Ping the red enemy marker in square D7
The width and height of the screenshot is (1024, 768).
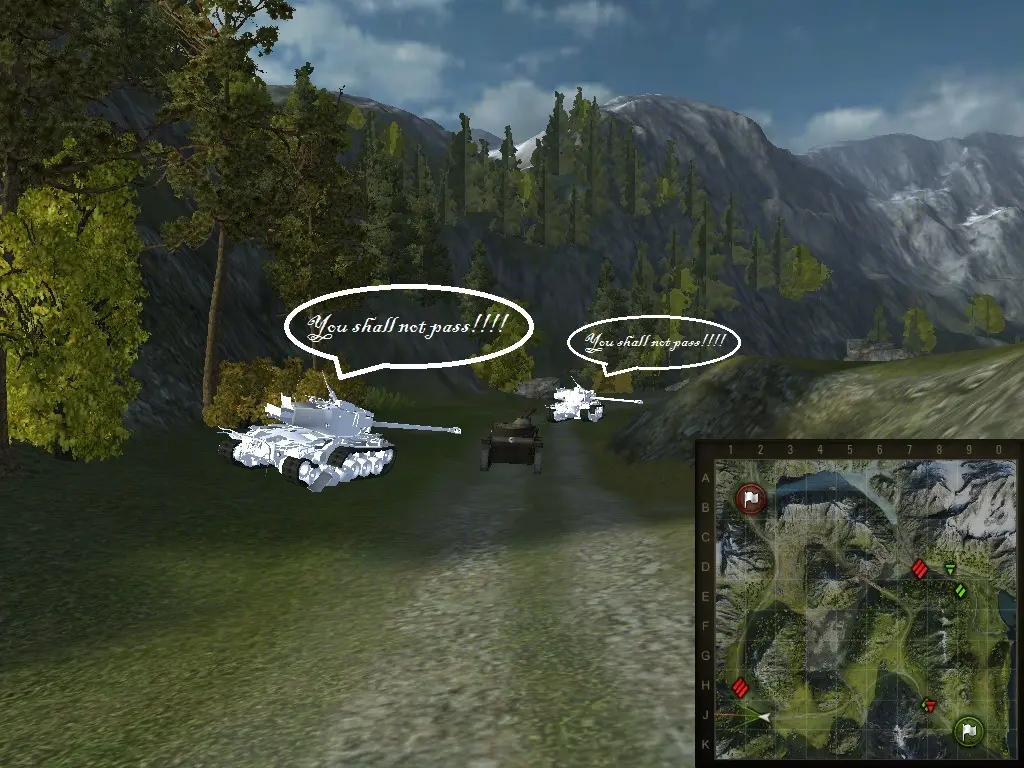click(x=920, y=570)
